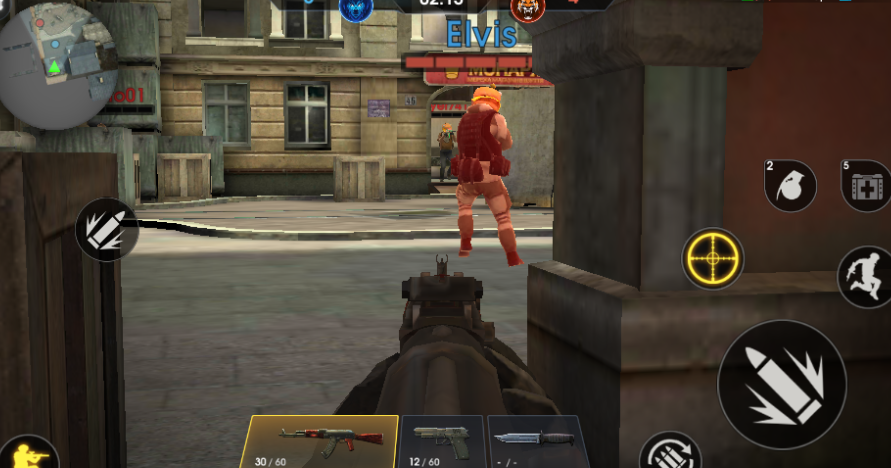Image resolution: width=891 pixels, height=468 pixels.
Task: Tap the reload magazine button
Action: tap(669, 452)
